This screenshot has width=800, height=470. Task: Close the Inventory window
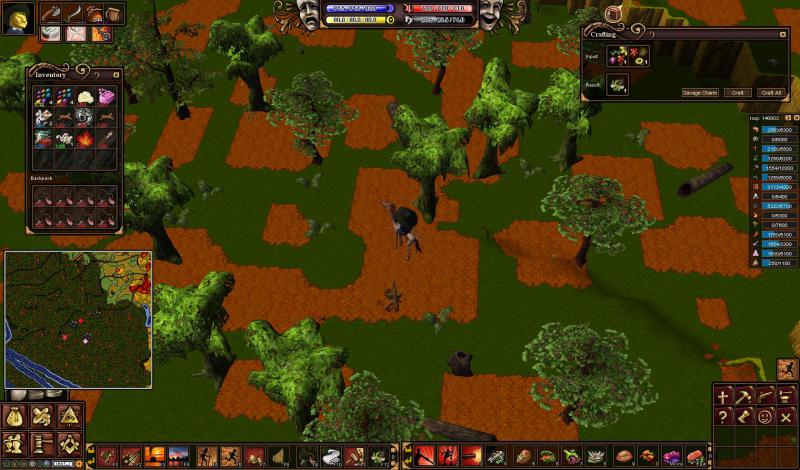pos(116,73)
